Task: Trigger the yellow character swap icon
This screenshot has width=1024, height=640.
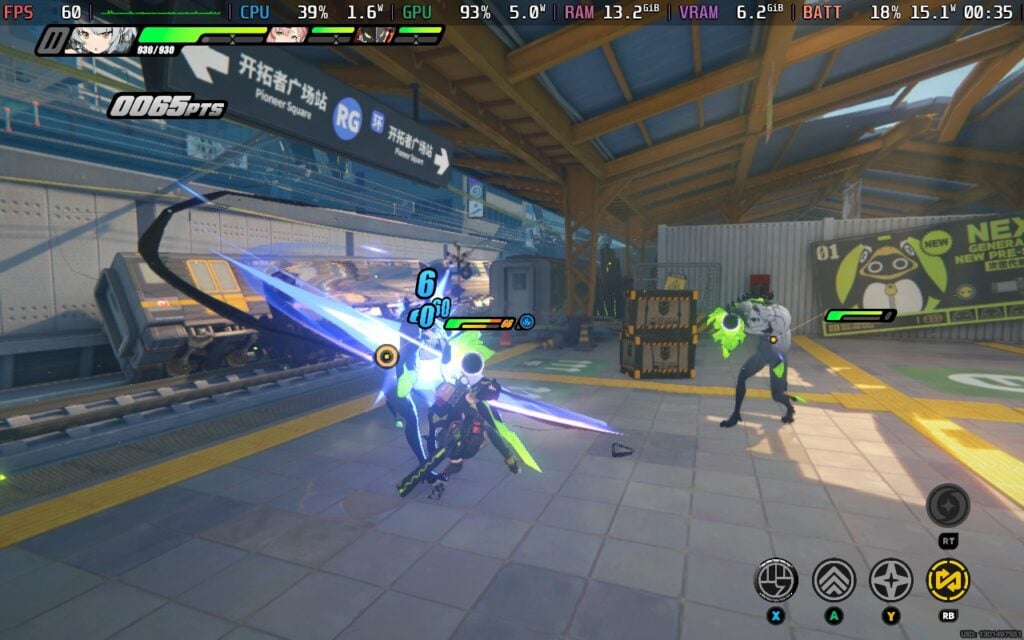Action: coord(948,578)
